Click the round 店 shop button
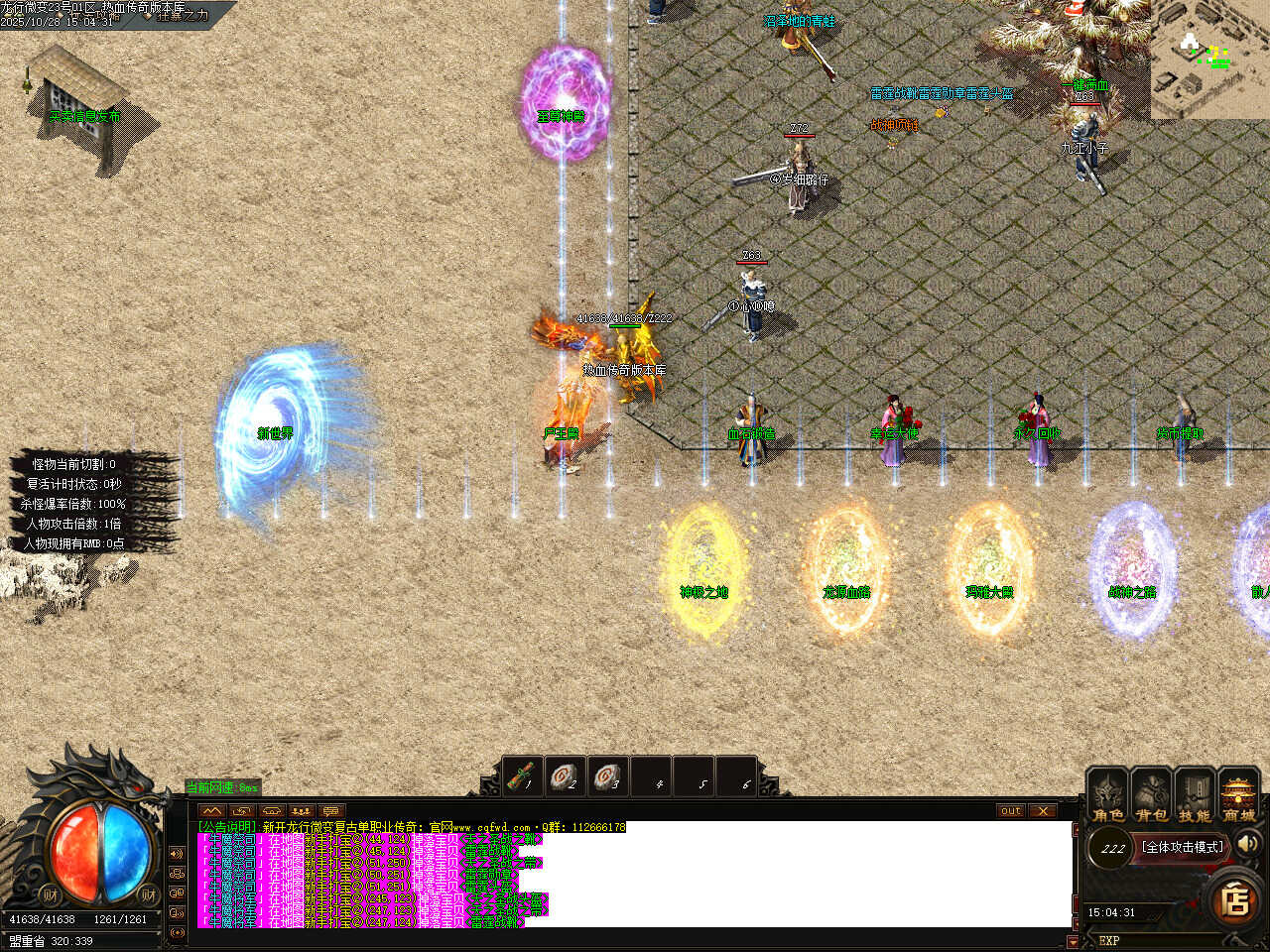 coord(1235,900)
